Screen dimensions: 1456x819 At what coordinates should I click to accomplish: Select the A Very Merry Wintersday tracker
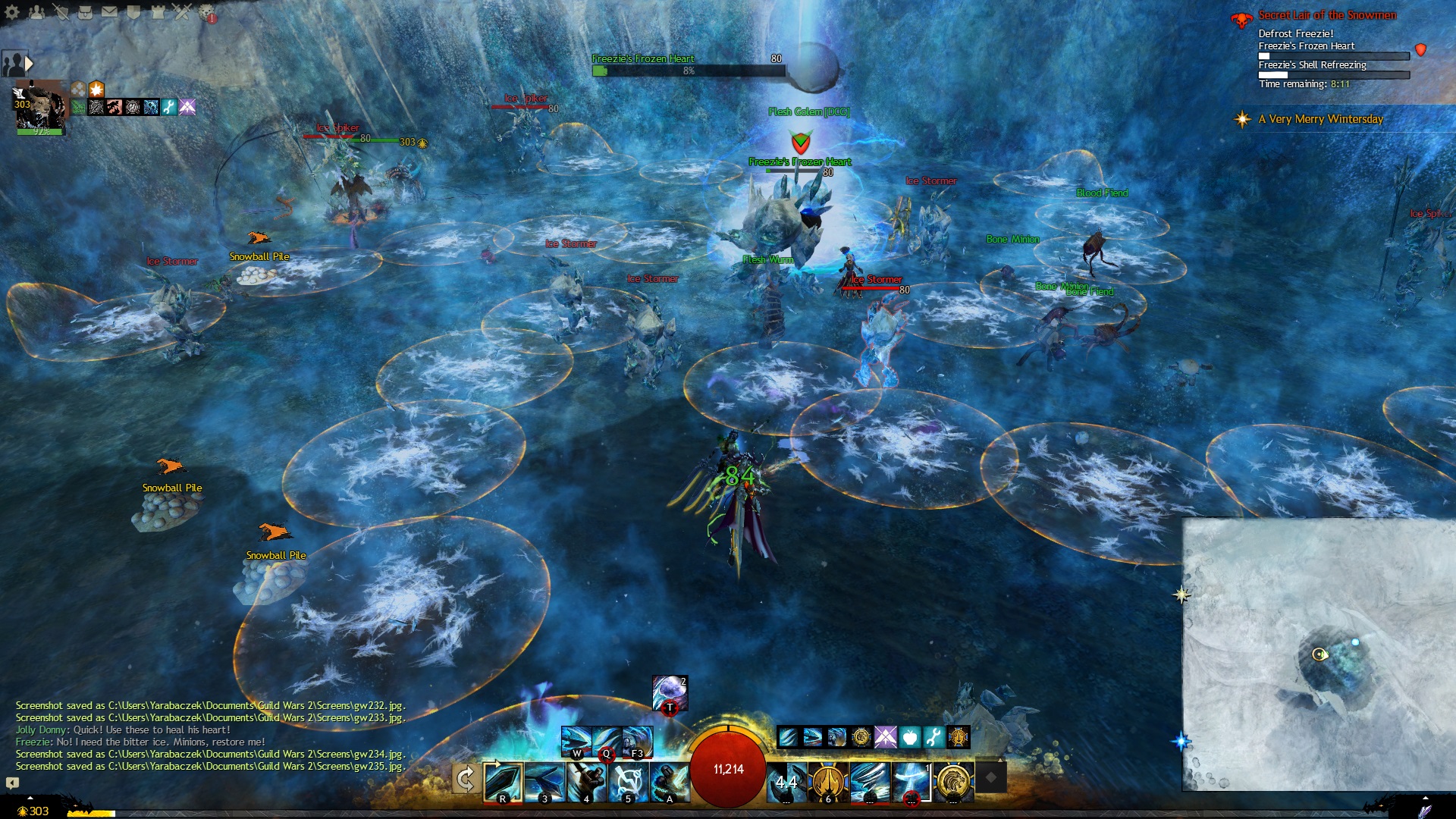pyautogui.click(x=1320, y=119)
